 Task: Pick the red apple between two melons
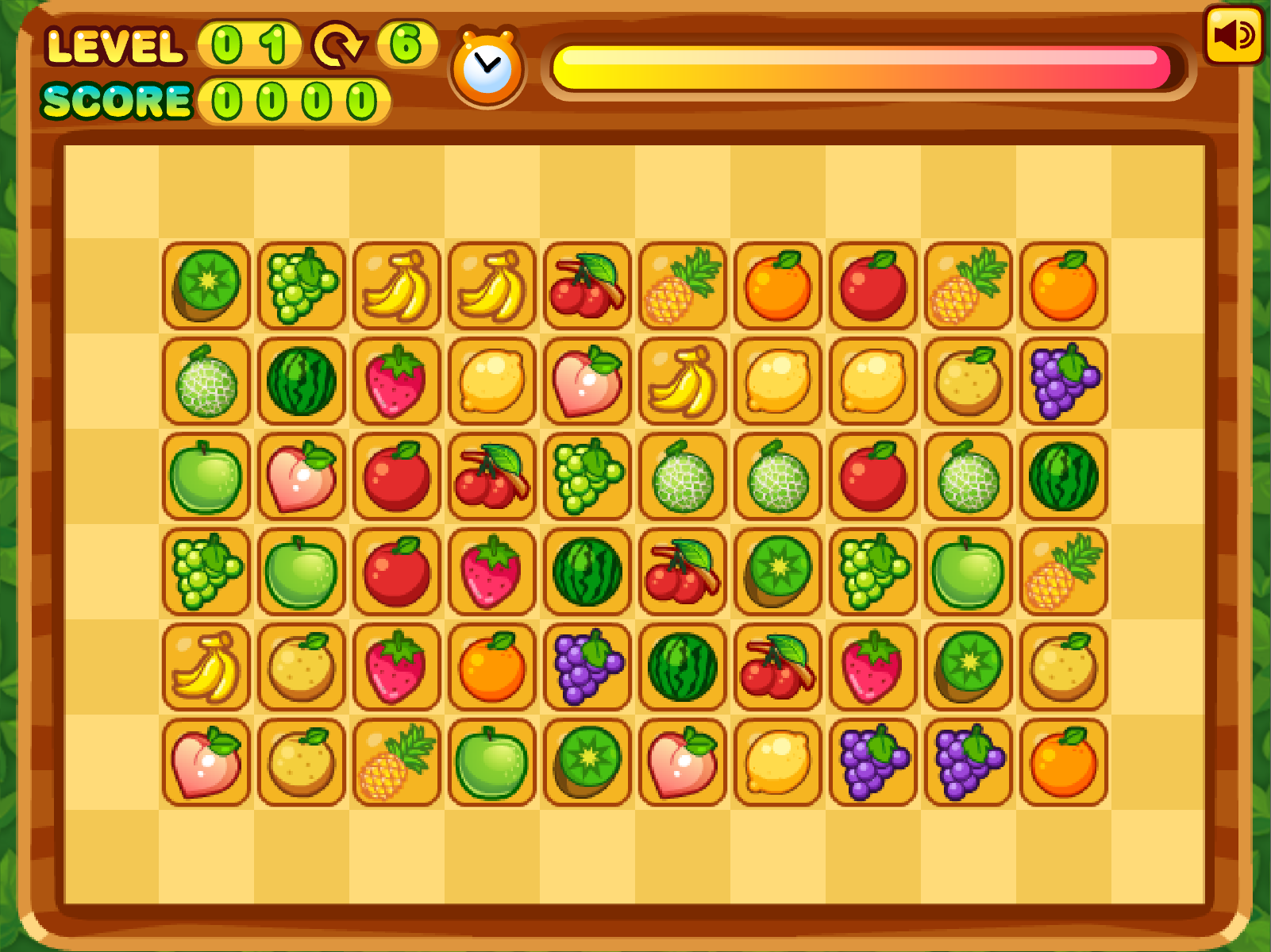click(x=873, y=476)
